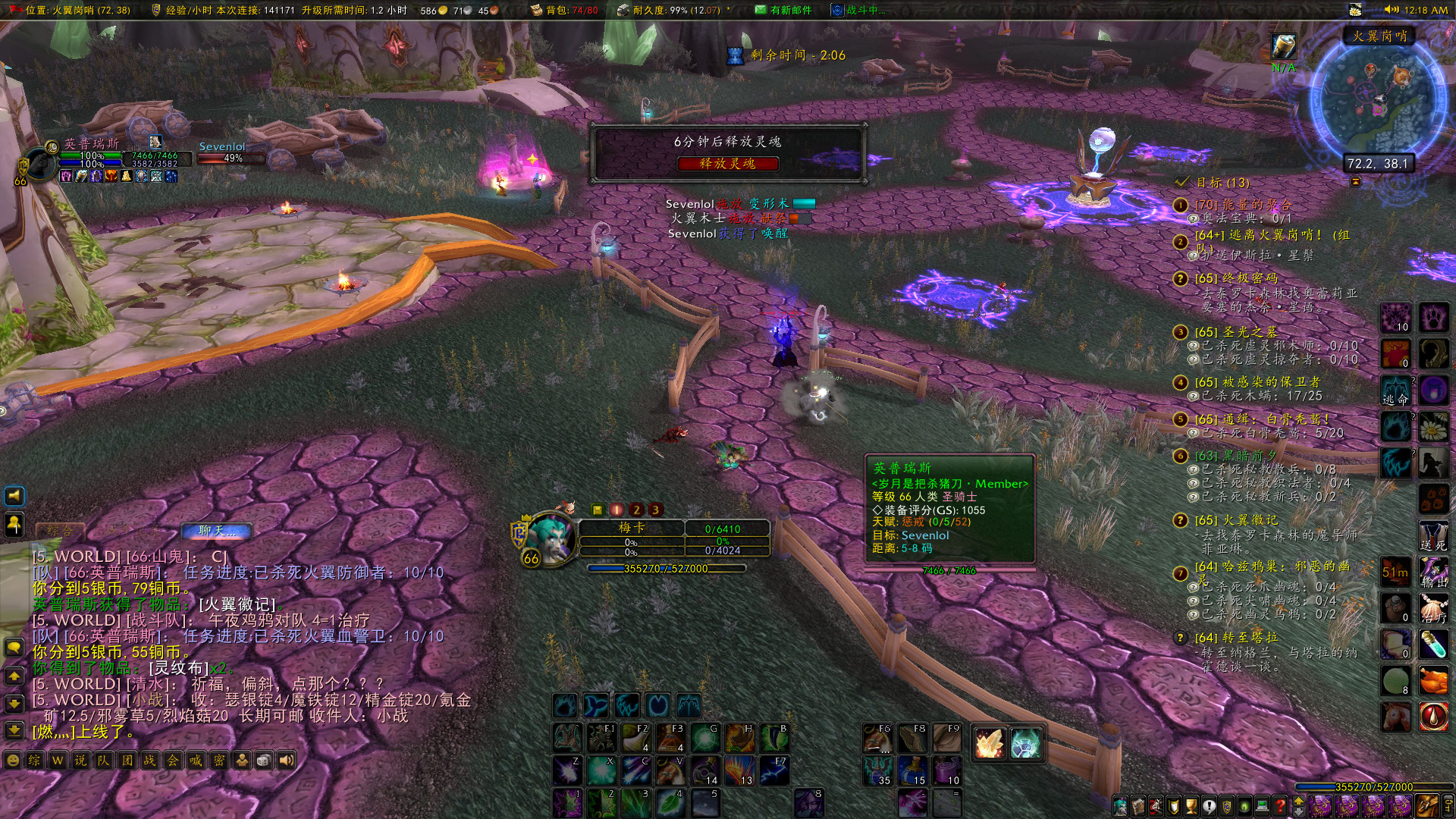Switch to the 聊天 chat tab
The image size is (1456, 819).
click(x=215, y=532)
